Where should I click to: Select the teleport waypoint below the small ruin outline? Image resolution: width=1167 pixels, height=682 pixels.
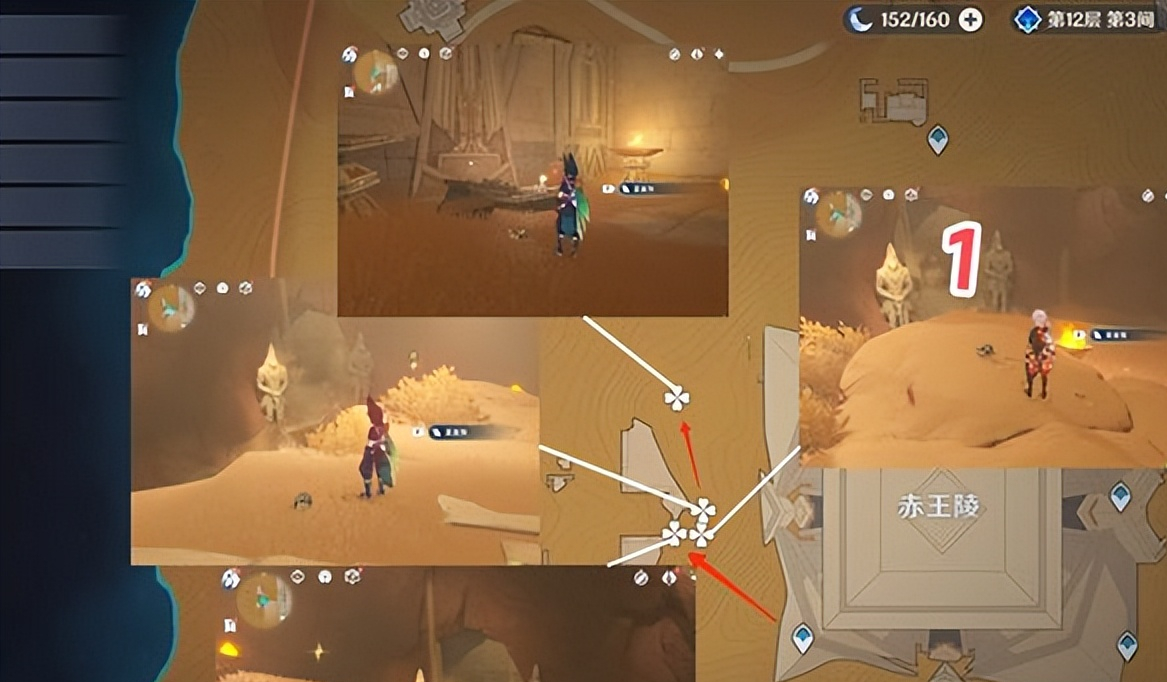(x=937, y=139)
